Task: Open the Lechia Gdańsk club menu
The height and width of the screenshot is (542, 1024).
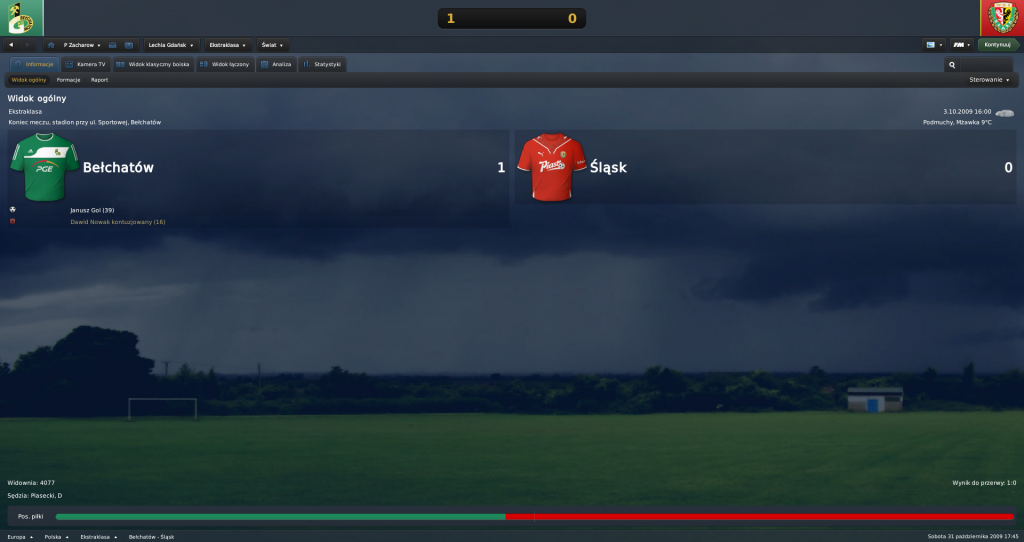Action: (172, 45)
